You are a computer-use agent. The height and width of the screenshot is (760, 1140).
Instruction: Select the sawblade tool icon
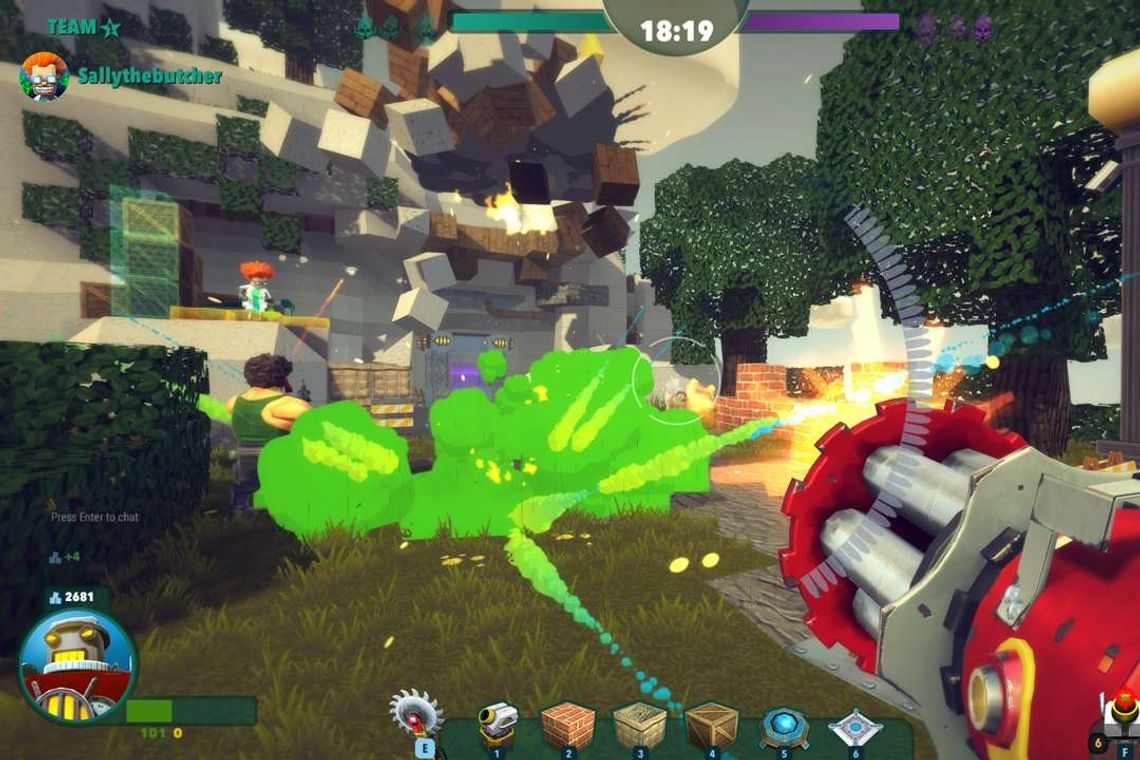tap(416, 712)
